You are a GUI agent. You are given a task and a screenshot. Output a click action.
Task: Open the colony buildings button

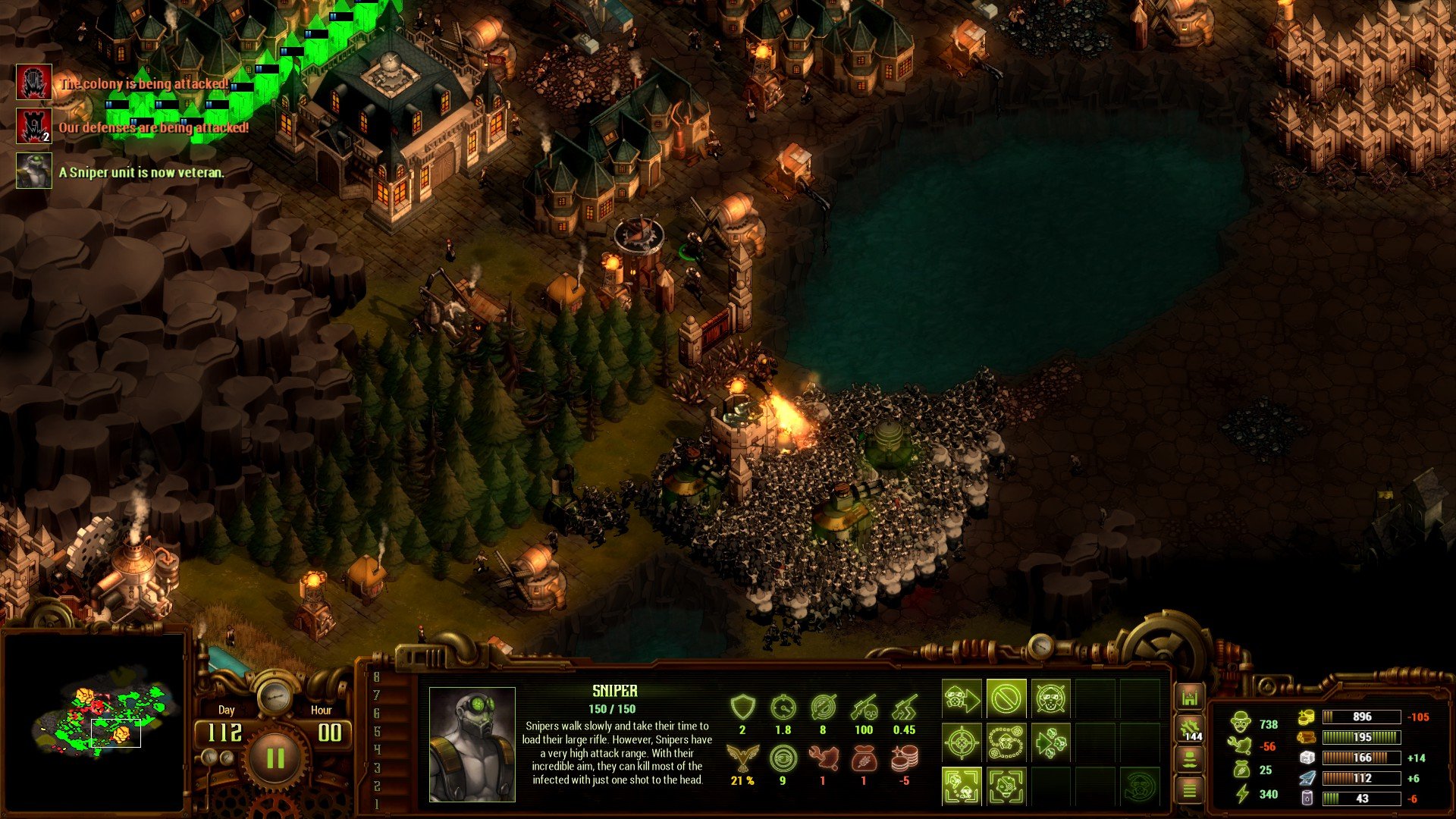[1189, 698]
